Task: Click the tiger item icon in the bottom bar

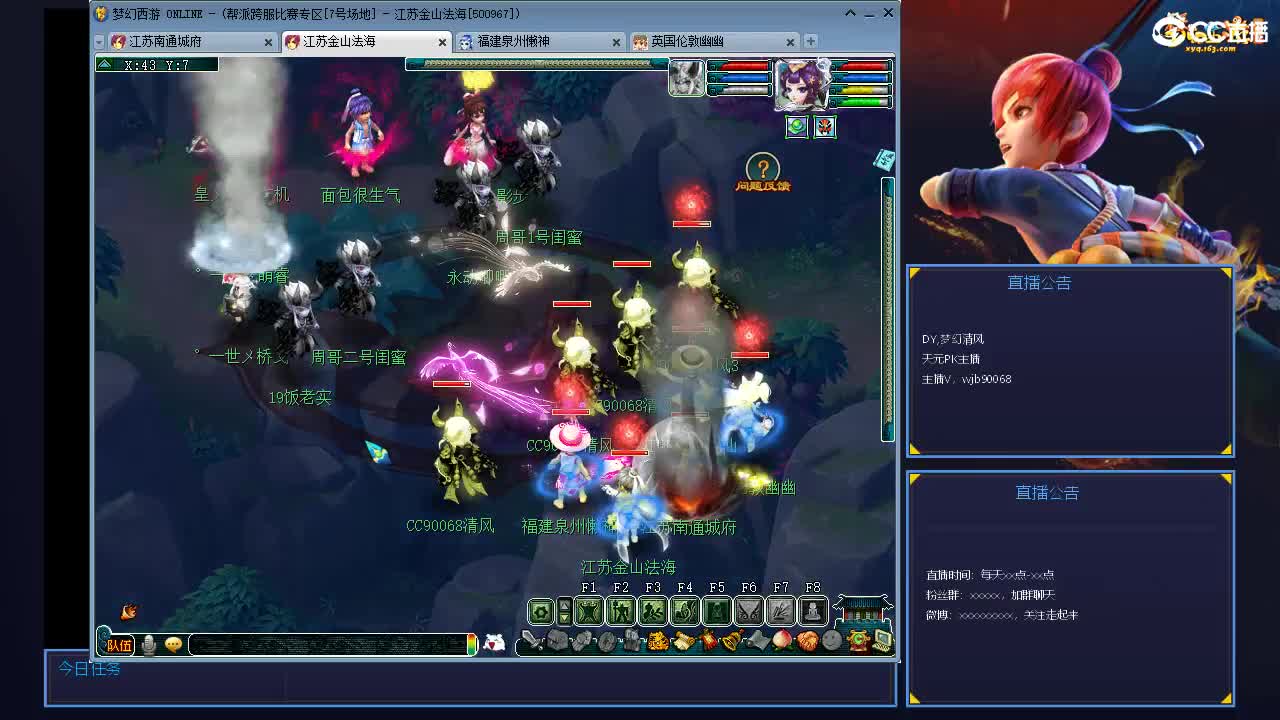Action: 657,641
